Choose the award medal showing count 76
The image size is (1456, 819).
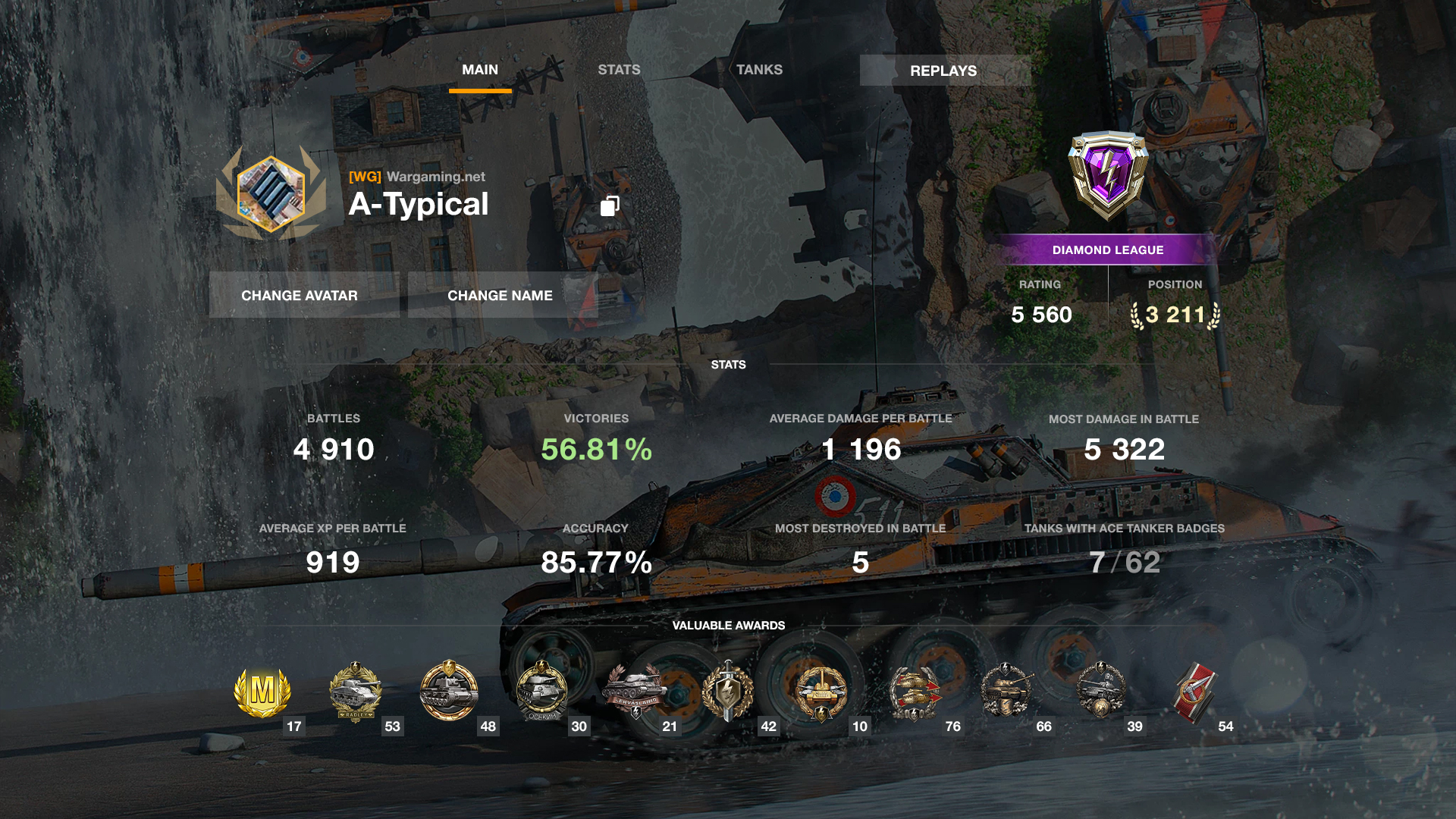(x=915, y=692)
